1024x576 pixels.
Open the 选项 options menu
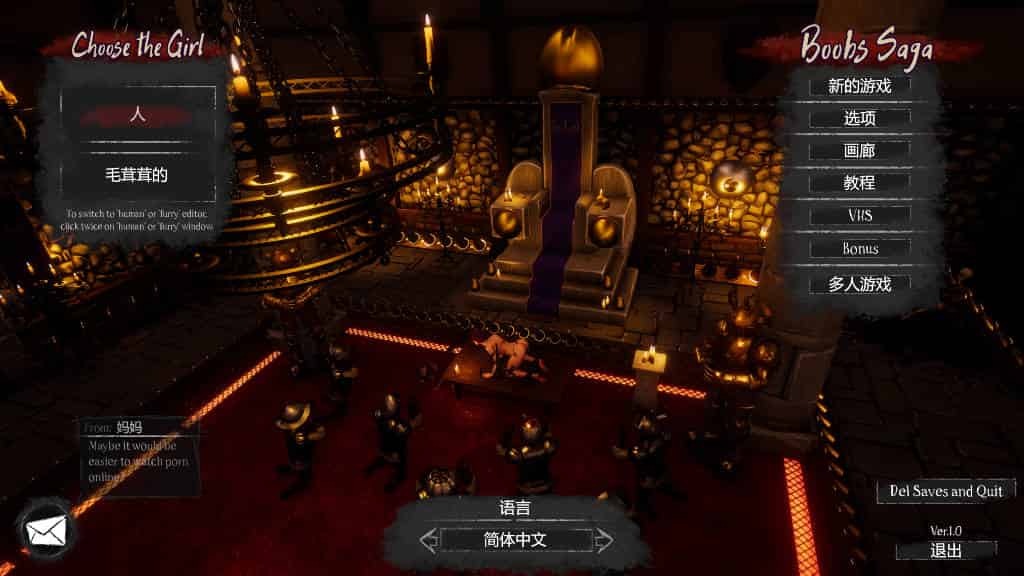click(x=860, y=118)
